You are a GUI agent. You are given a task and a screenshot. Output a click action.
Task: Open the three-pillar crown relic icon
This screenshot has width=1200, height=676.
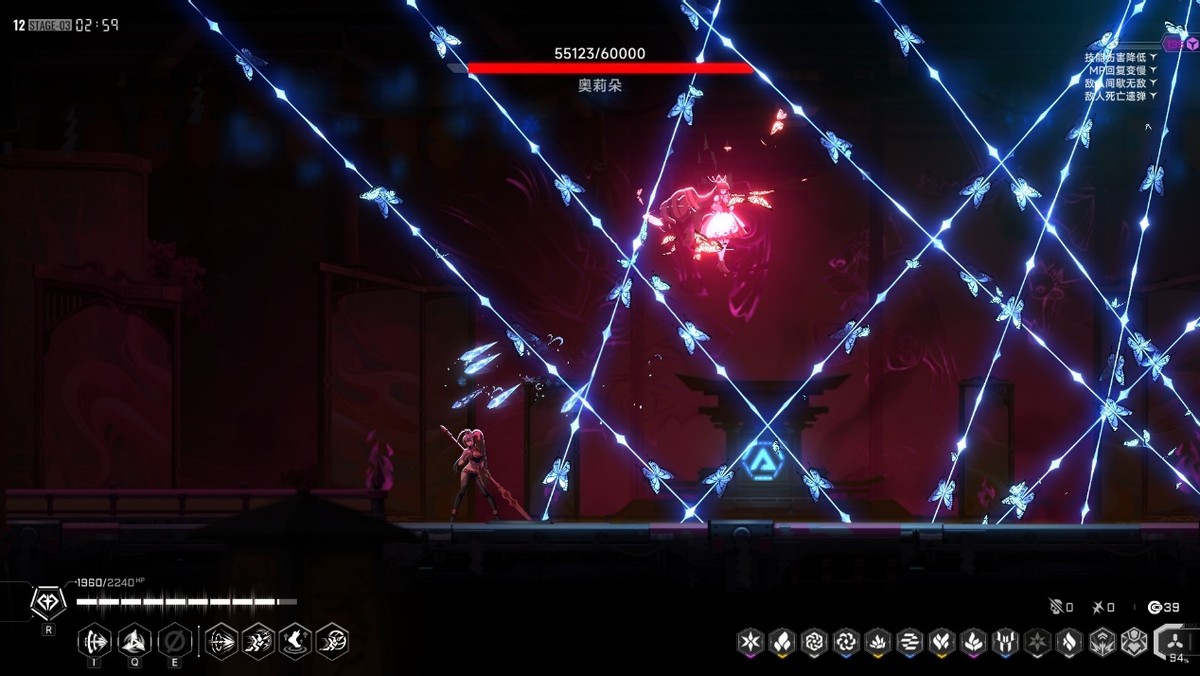(1004, 641)
